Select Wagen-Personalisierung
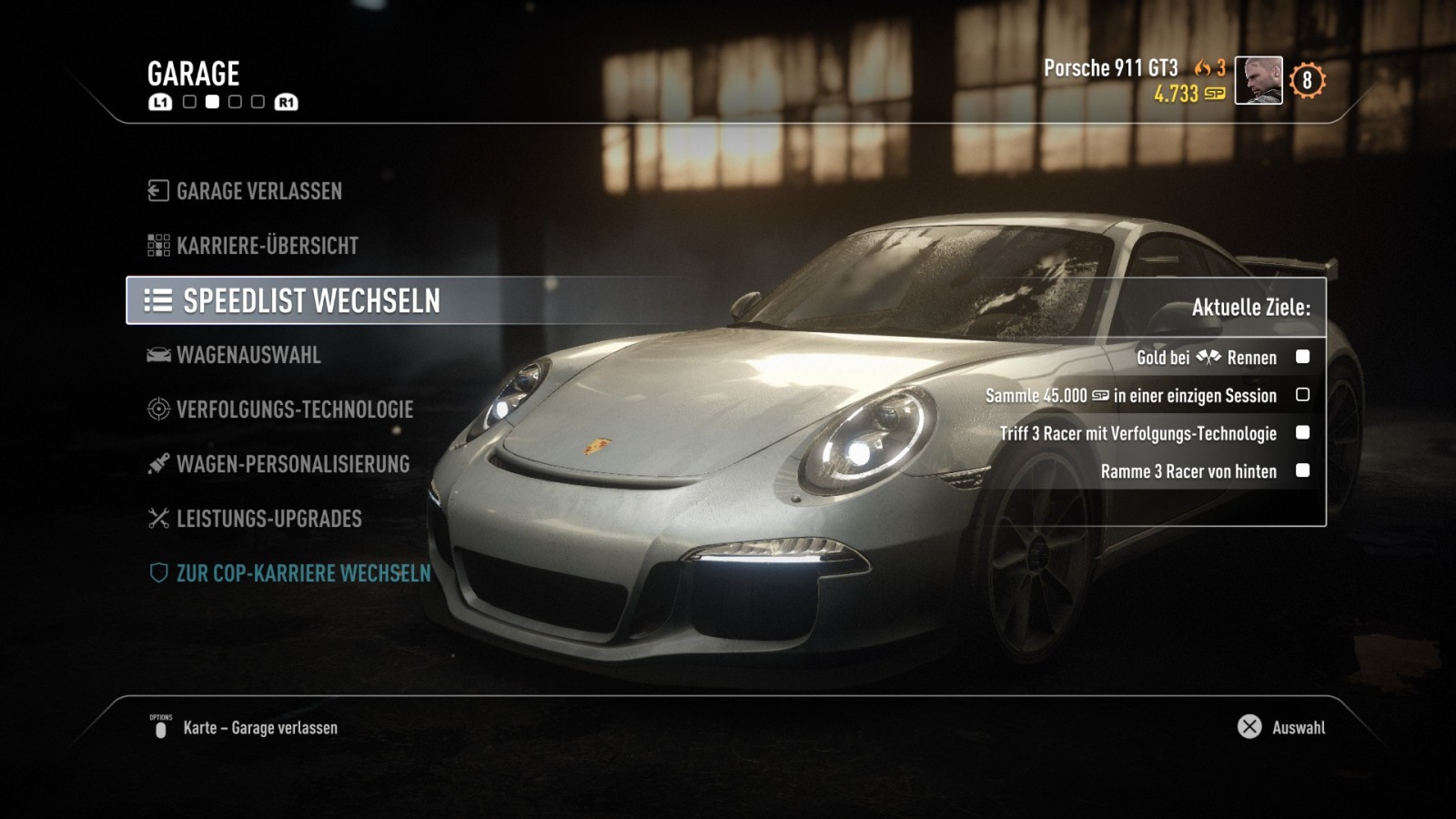This screenshot has height=819, width=1456. tap(292, 464)
